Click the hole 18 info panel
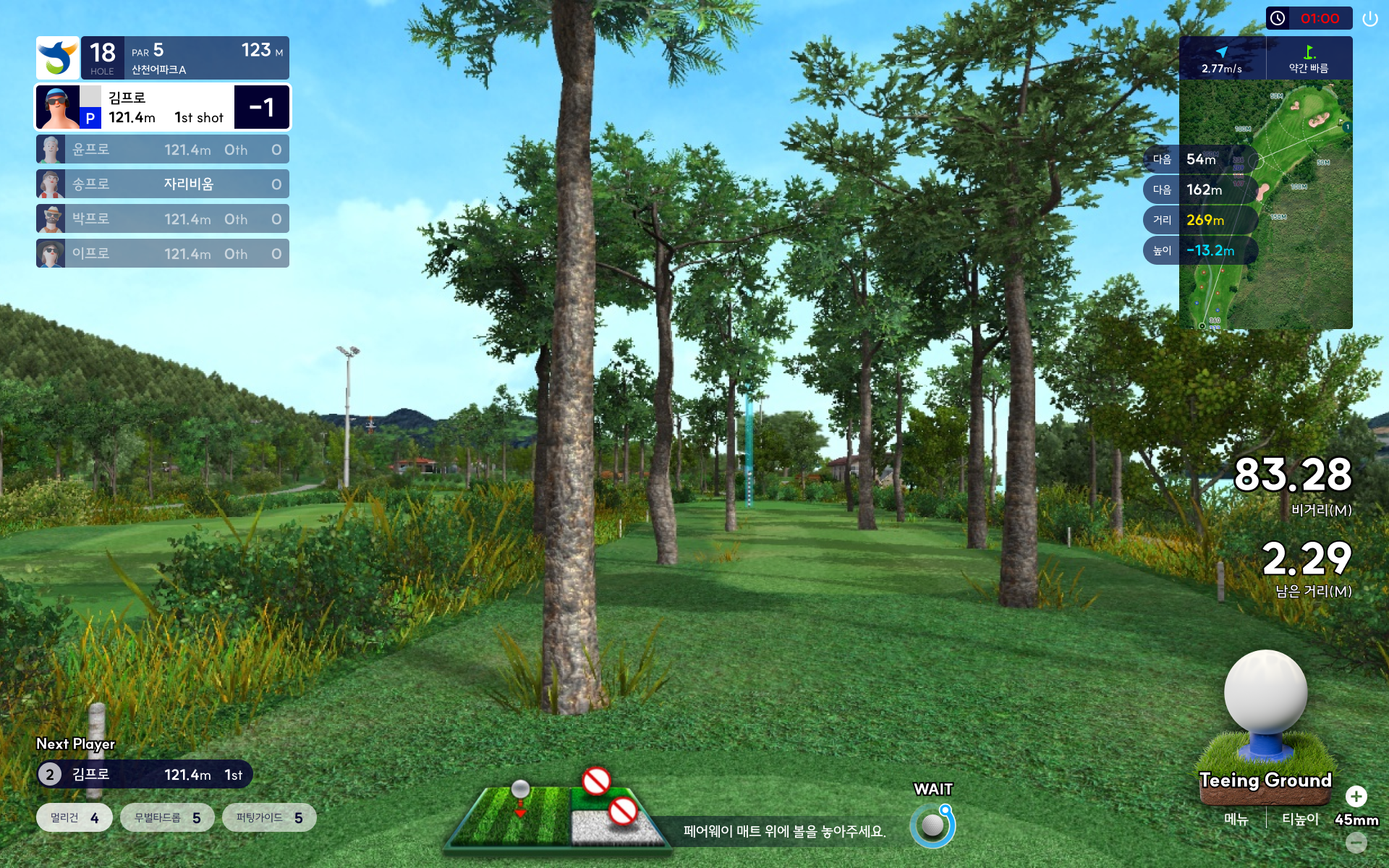 [163, 58]
